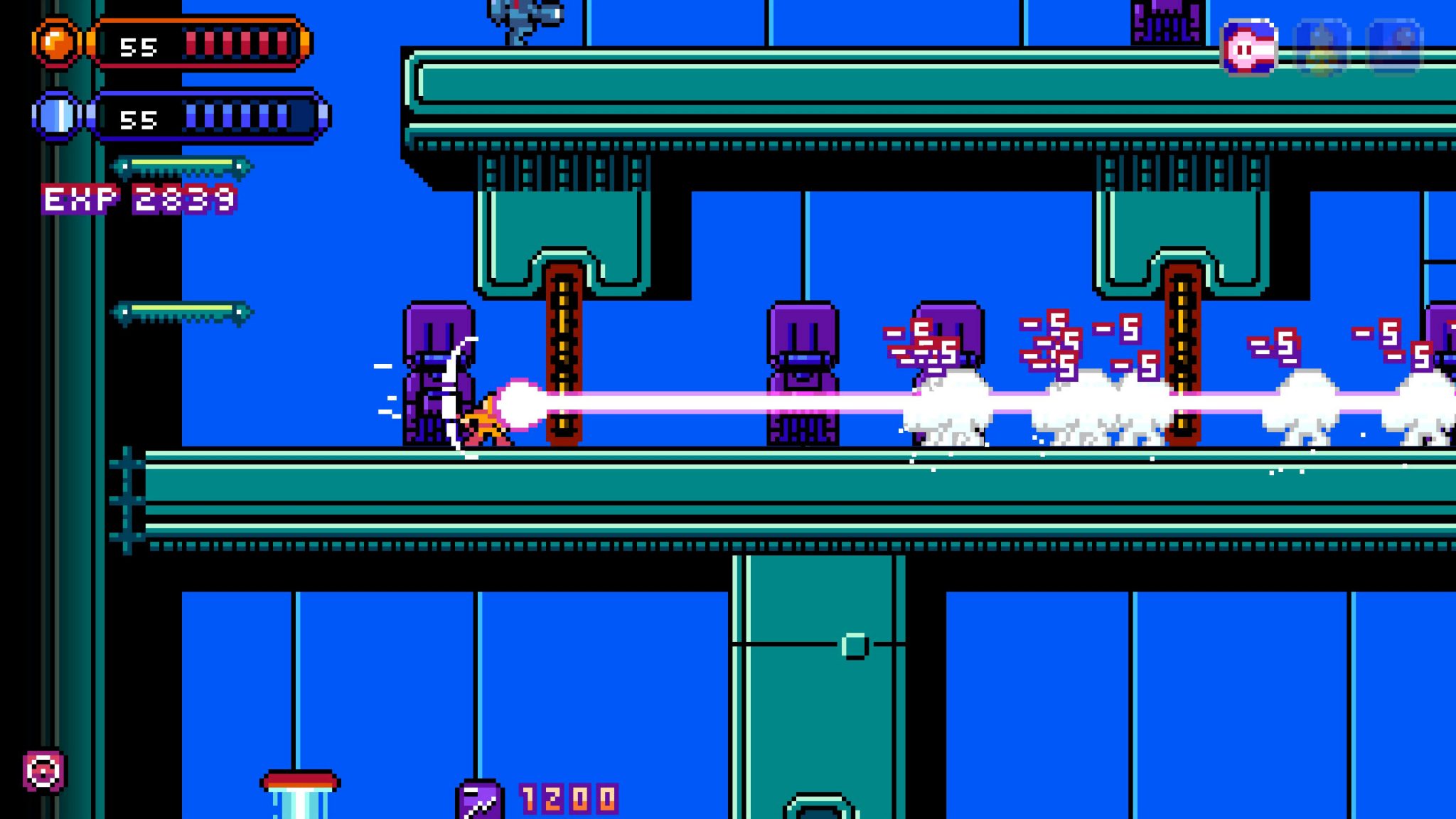The image size is (1456, 819).
Task: Select the HP value reading 55
Action: 137,46
